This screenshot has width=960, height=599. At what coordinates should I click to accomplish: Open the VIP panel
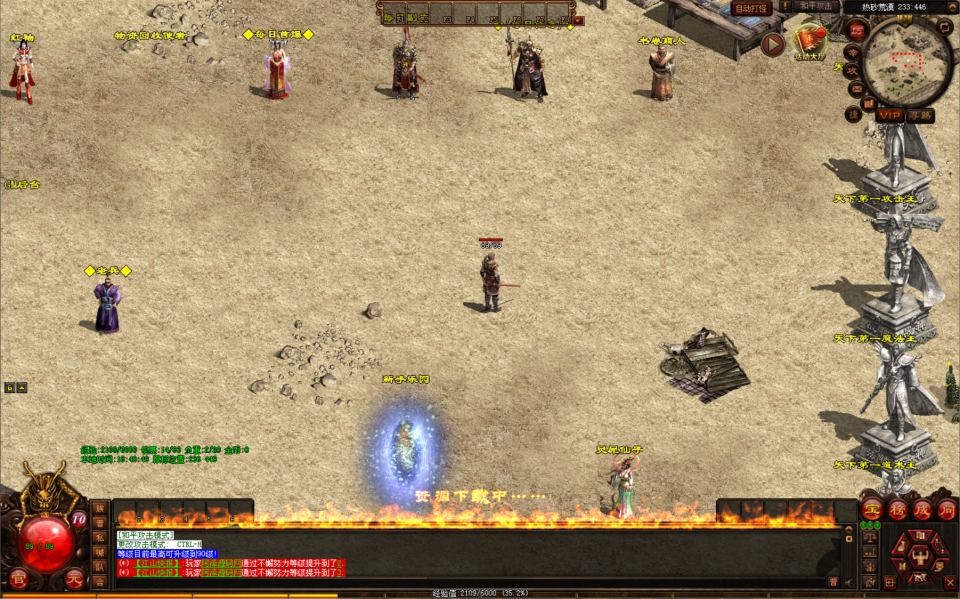click(889, 115)
